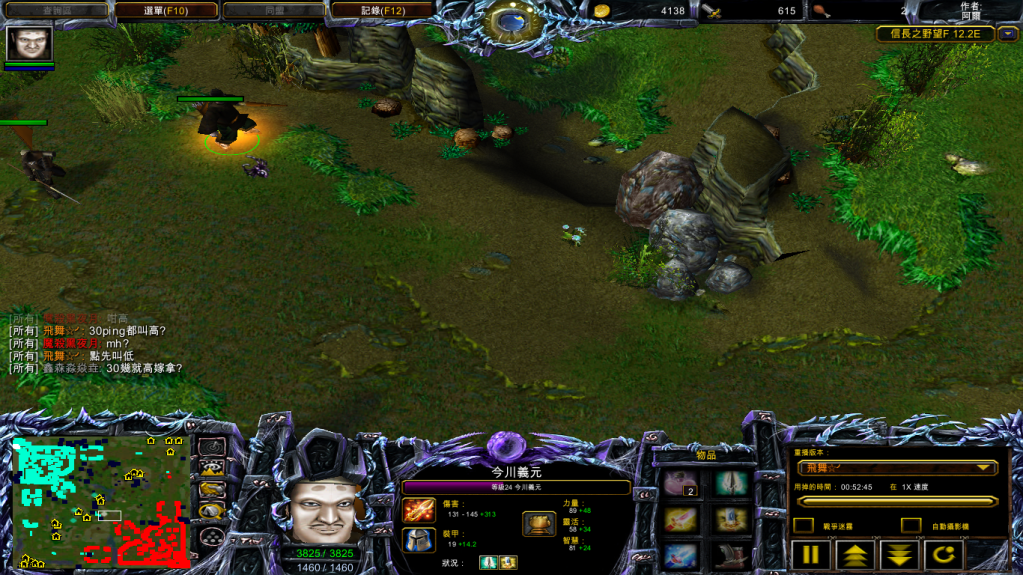1023x575 pixels.
Task: Click the replay progress bar
Action: (896, 501)
